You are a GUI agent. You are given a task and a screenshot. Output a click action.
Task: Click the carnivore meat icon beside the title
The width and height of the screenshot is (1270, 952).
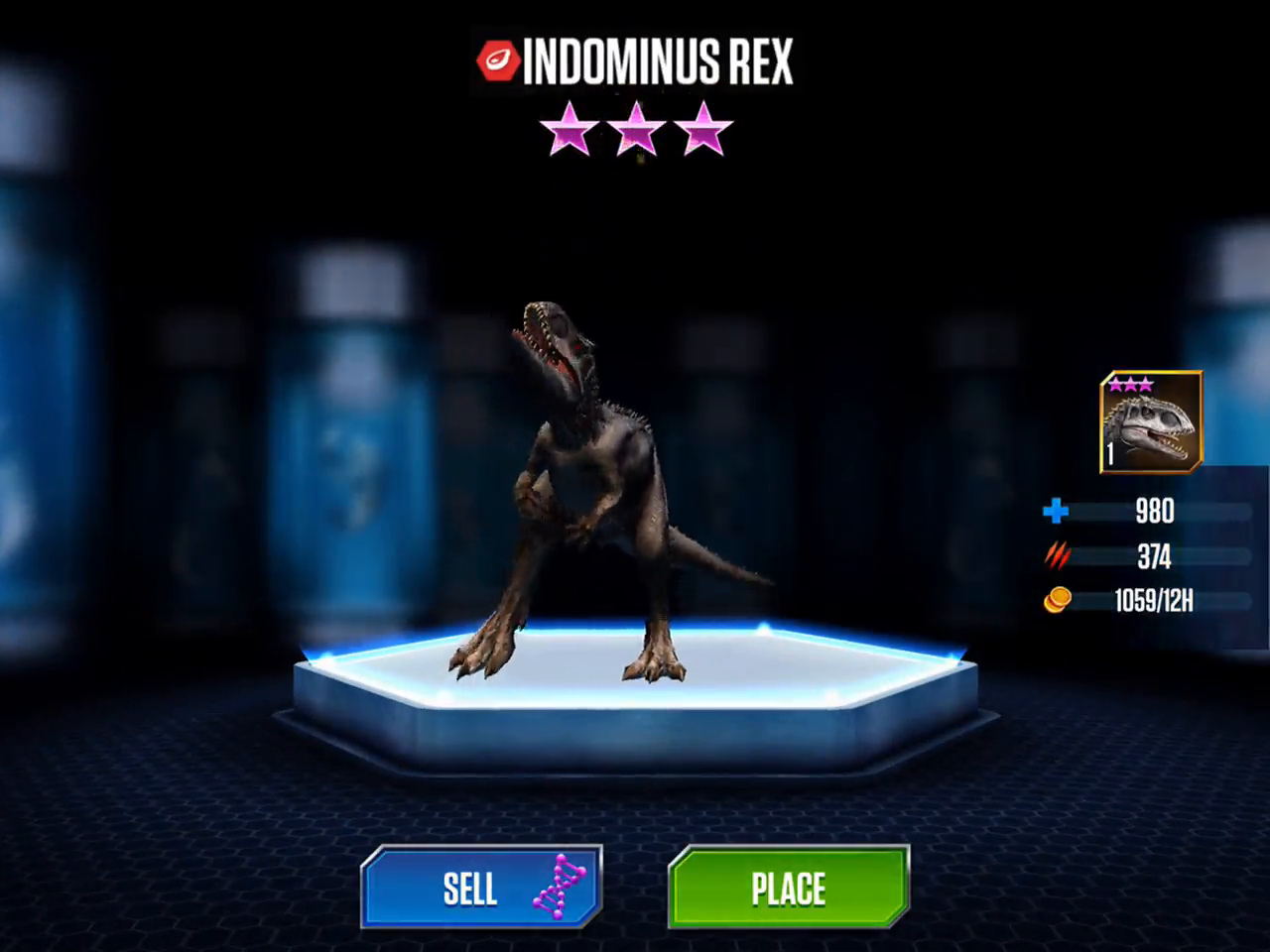tap(496, 62)
